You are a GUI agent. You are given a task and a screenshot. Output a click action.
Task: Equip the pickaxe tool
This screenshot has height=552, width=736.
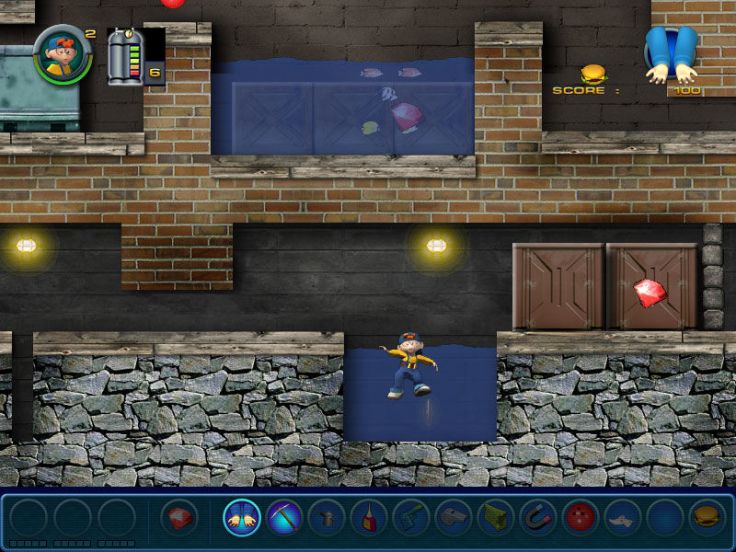click(284, 517)
